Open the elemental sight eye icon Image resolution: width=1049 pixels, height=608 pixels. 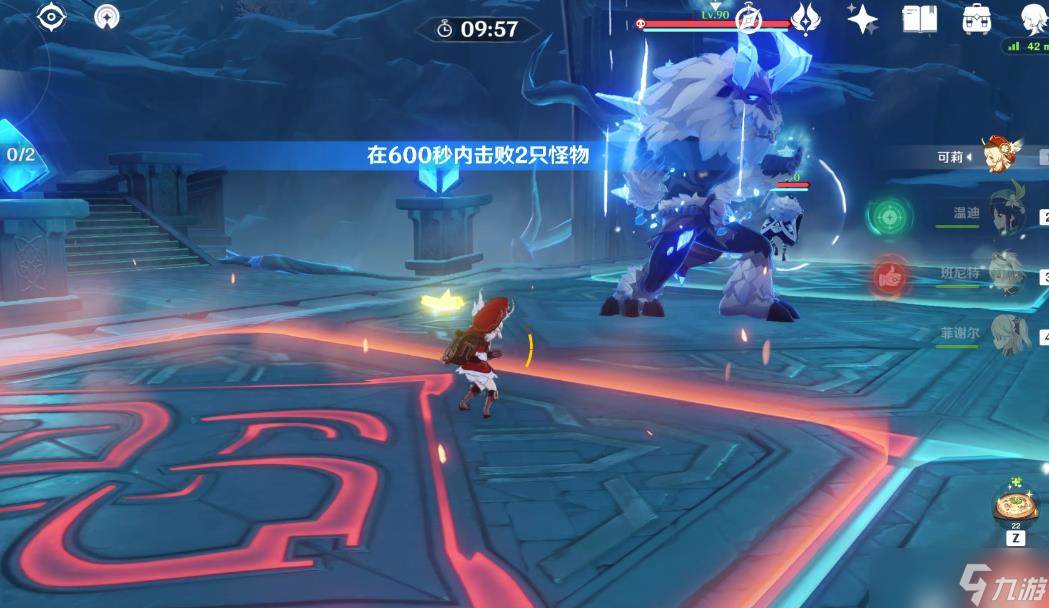[50, 17]
